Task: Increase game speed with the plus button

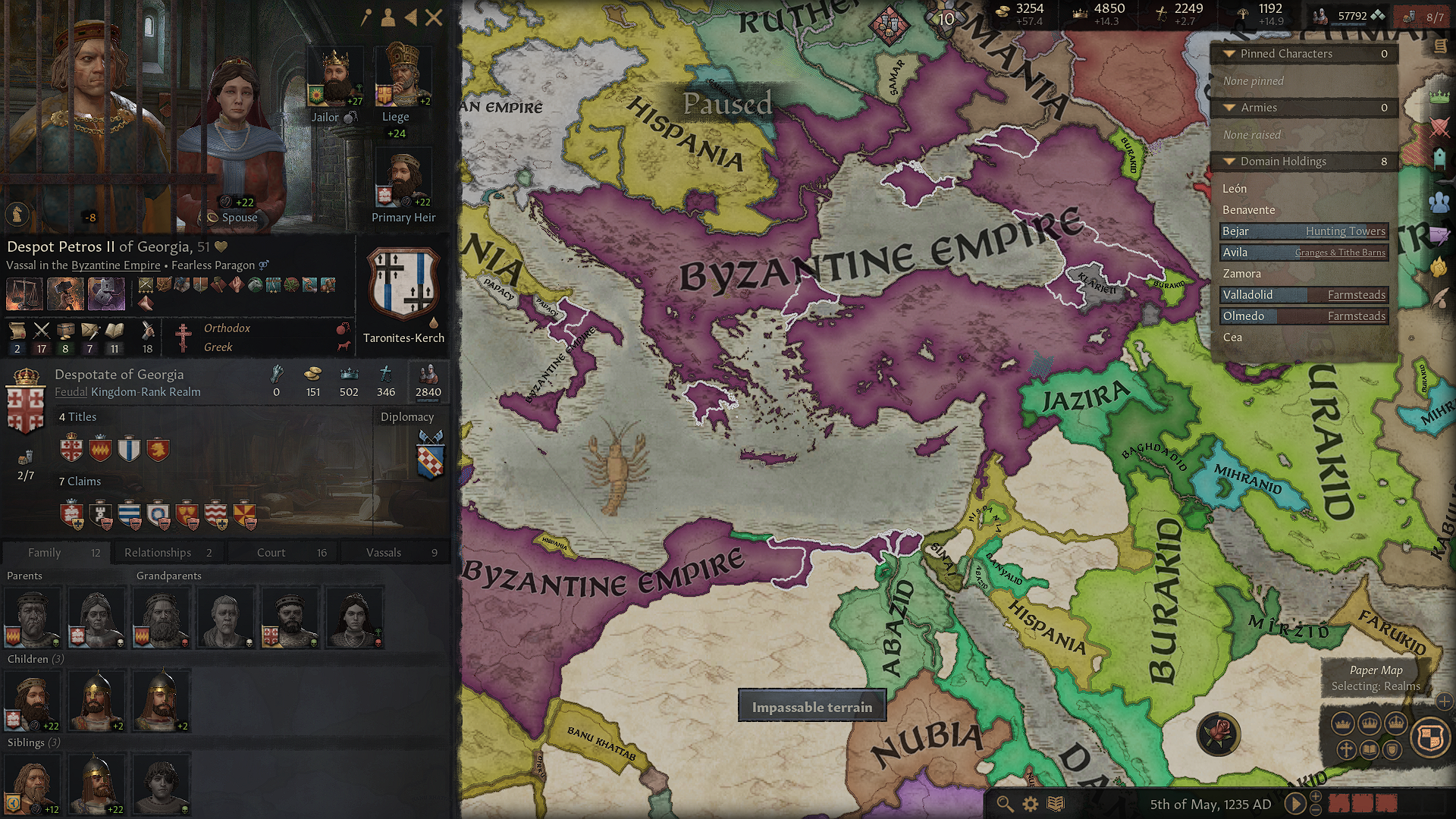Action: point(1316,796)
